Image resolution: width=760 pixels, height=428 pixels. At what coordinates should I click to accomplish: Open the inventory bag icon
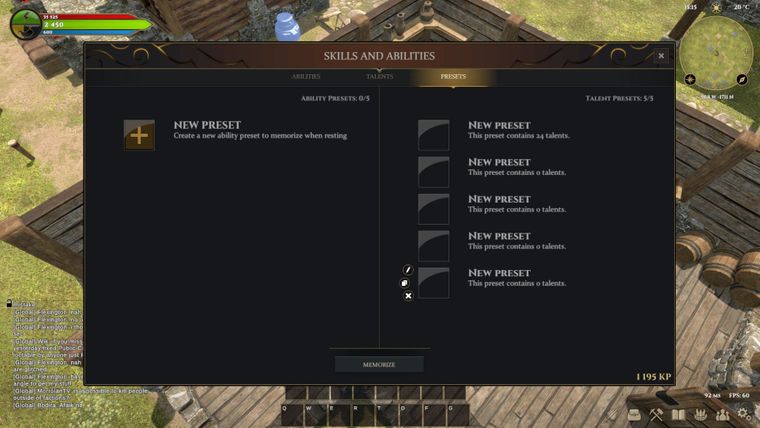[x=633, y=415]
